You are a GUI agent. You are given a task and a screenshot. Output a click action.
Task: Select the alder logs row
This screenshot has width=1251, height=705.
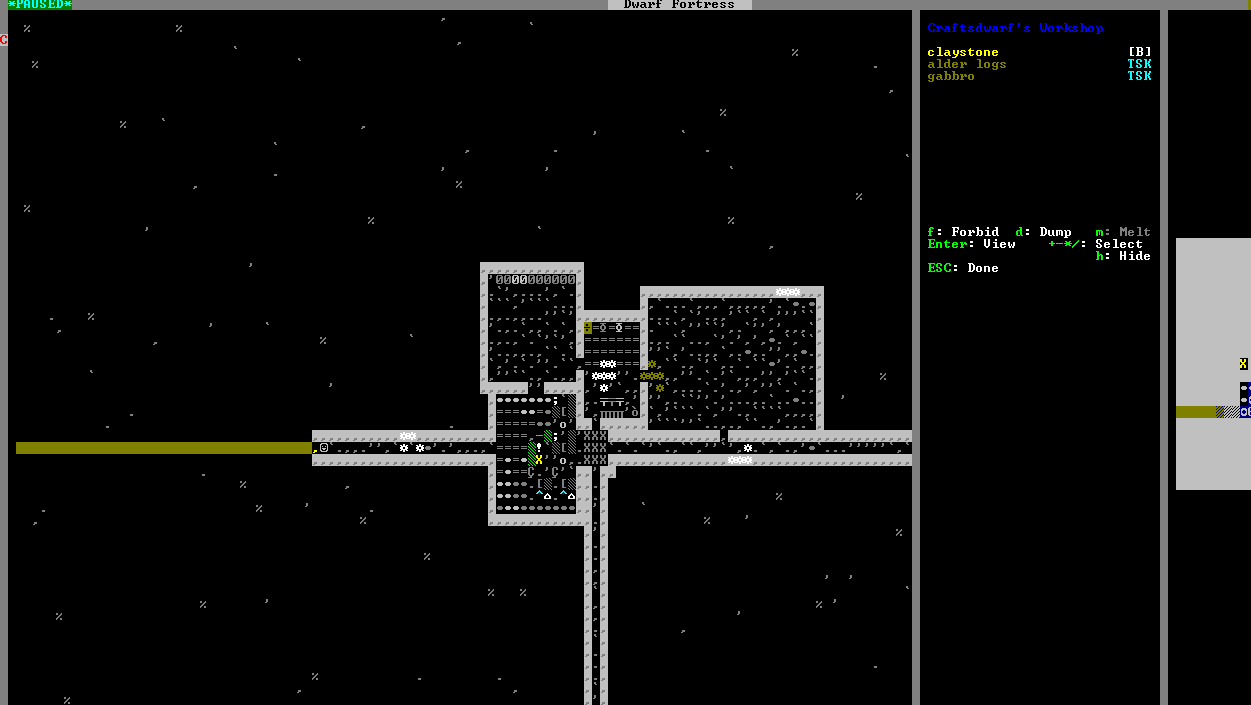click(966, 64)
